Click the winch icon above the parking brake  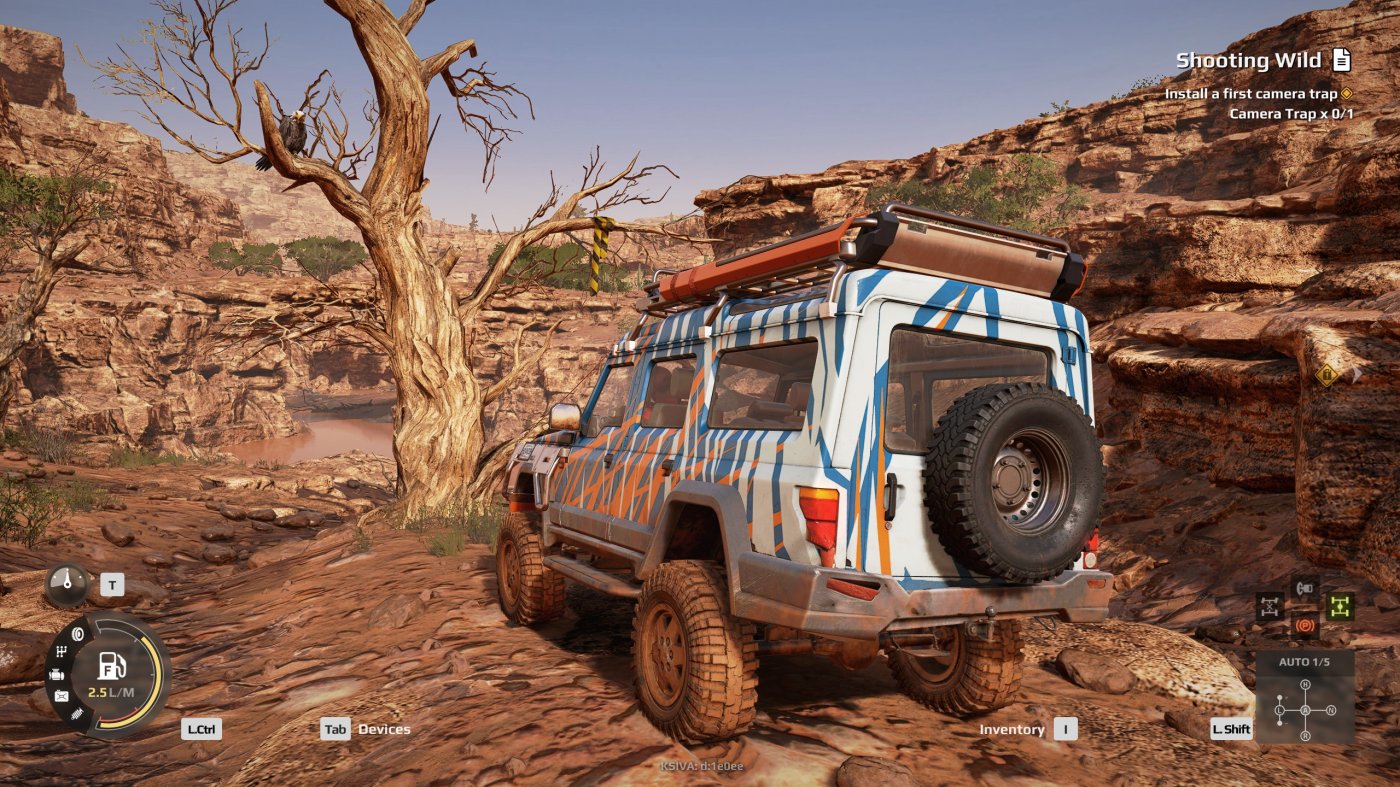pos(1305,588)
